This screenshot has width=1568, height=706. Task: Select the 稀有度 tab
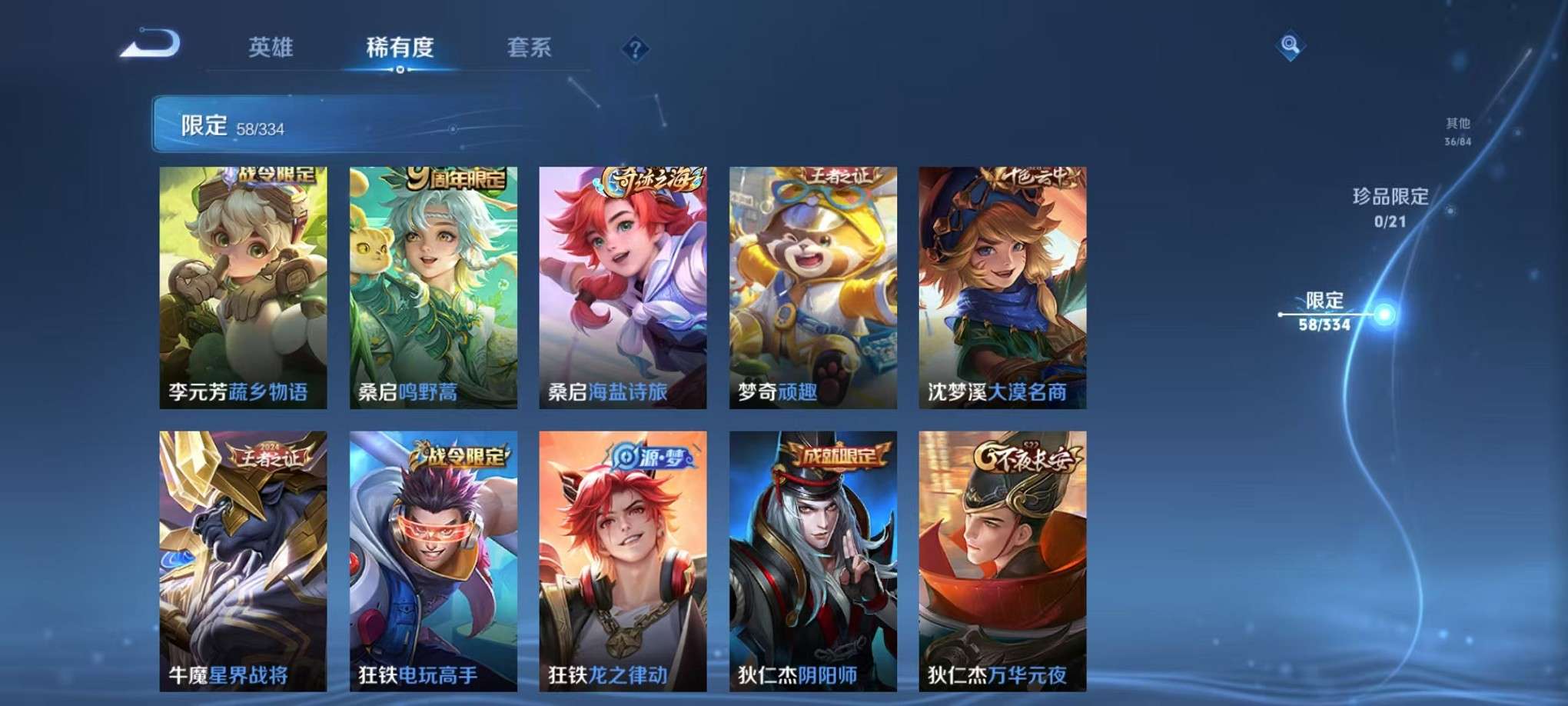click(x=400, y=46)
